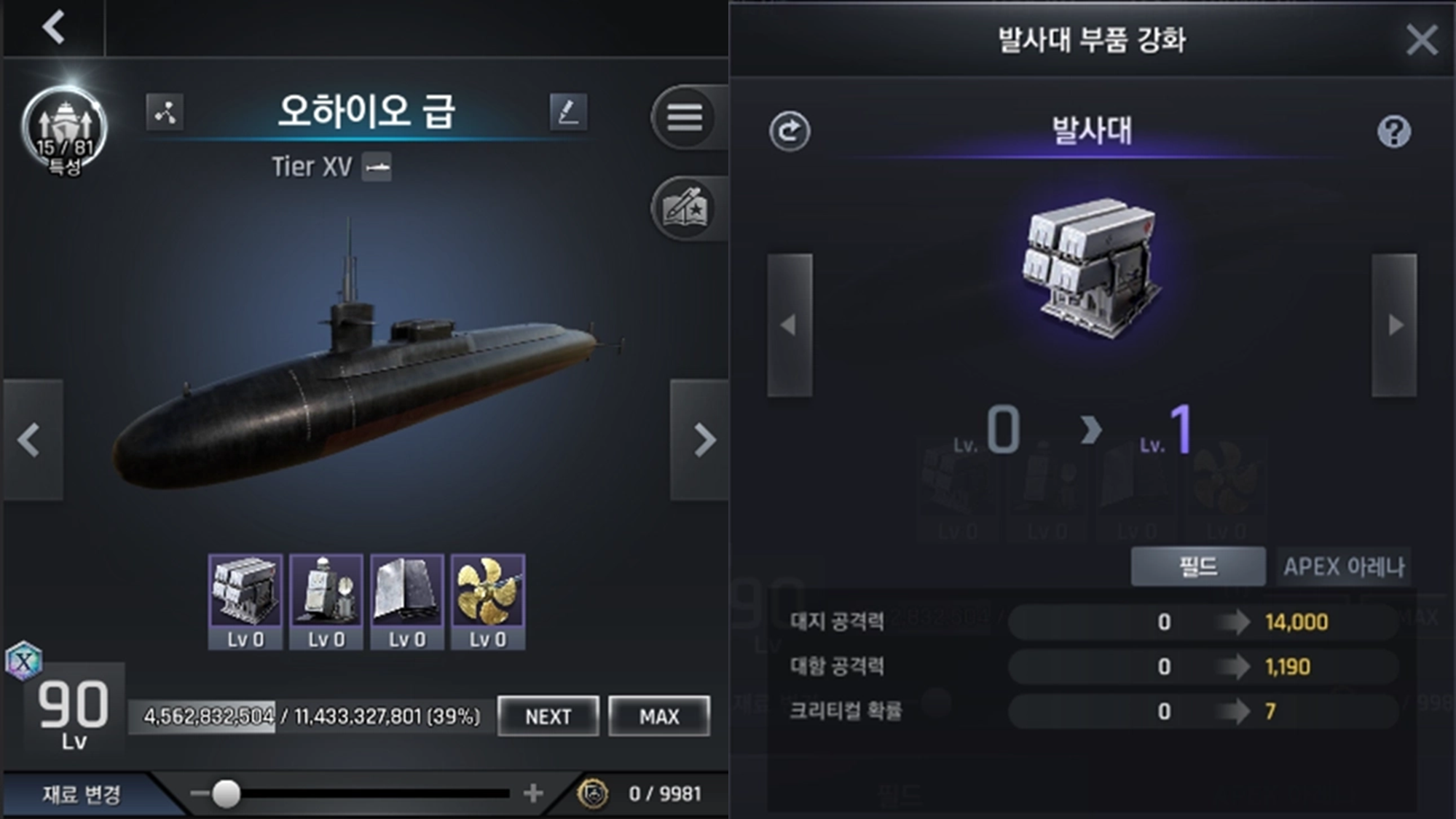This screenshot has width=1456, height=819.
Task: Click the NEXT level button
Action: tap(548, 716)
